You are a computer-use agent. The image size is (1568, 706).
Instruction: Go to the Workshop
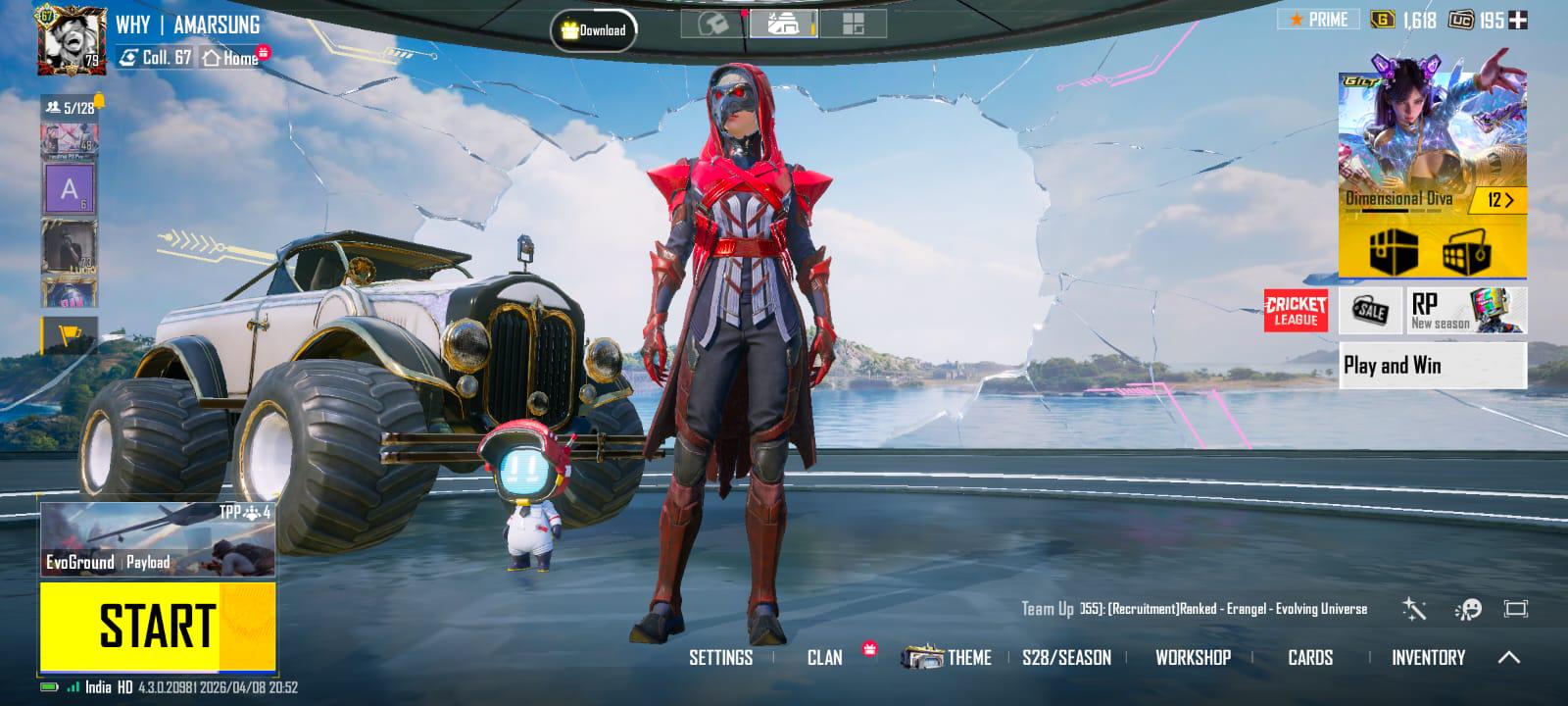pyautogui.click(x=1193, y=658)
